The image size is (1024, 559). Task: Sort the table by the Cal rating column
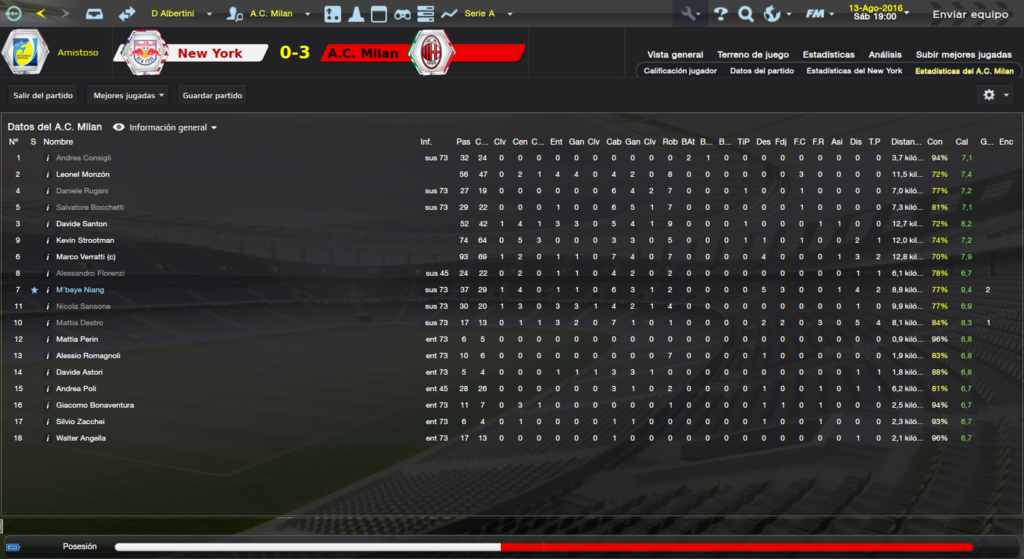coord(962,142)
